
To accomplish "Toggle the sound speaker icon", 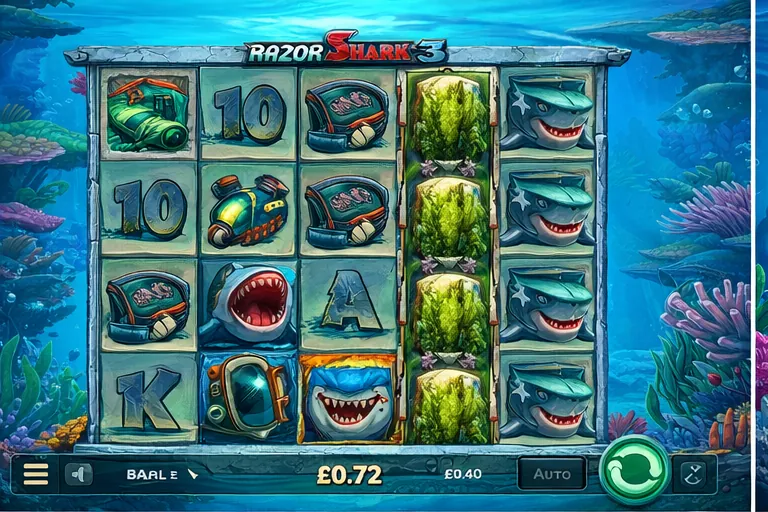I will click(x=78, y=474).
